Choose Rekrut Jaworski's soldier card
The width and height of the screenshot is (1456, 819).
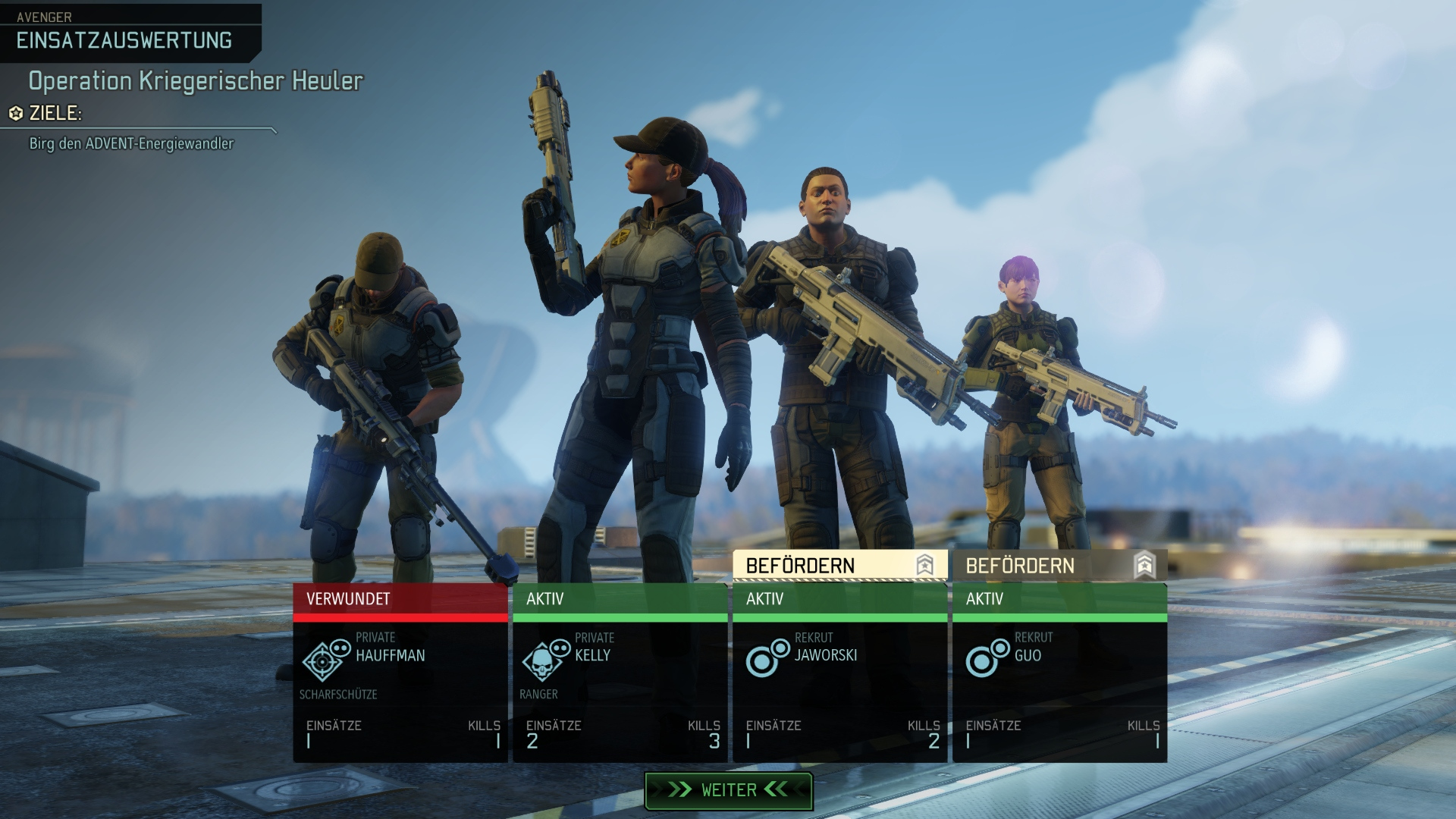[839, 675]
